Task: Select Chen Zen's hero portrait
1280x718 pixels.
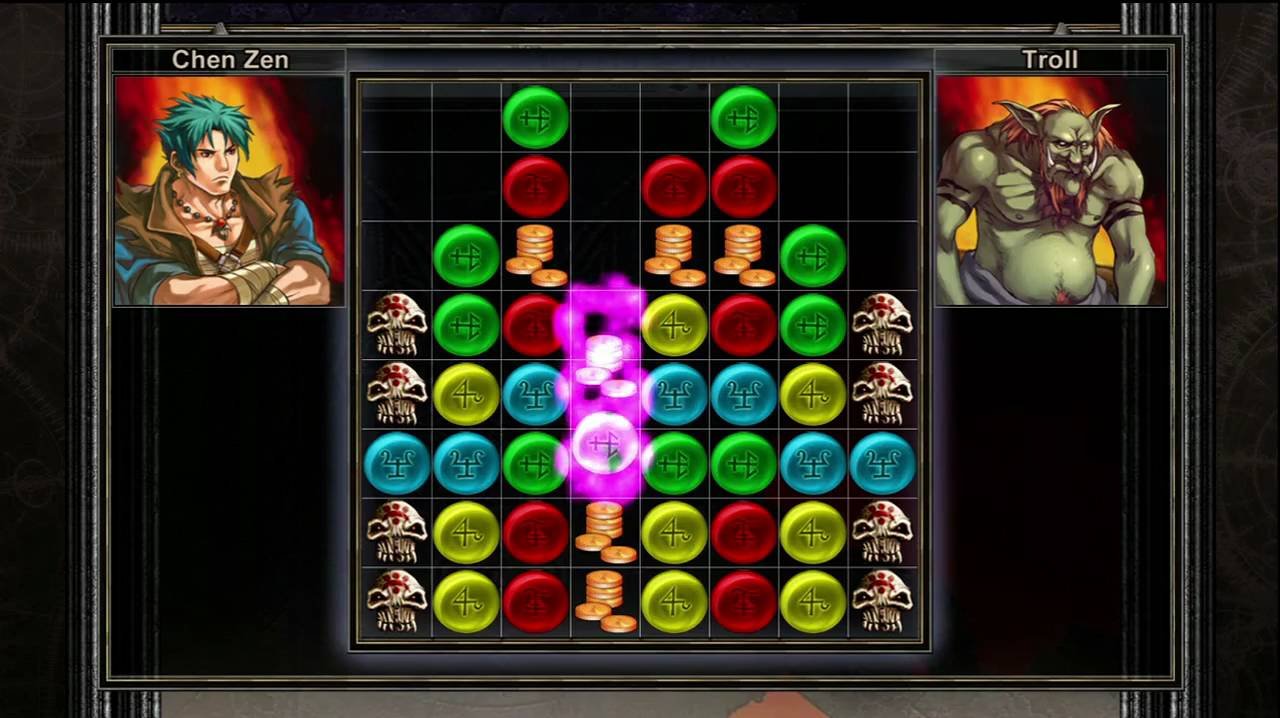Action: coord(229,190)
